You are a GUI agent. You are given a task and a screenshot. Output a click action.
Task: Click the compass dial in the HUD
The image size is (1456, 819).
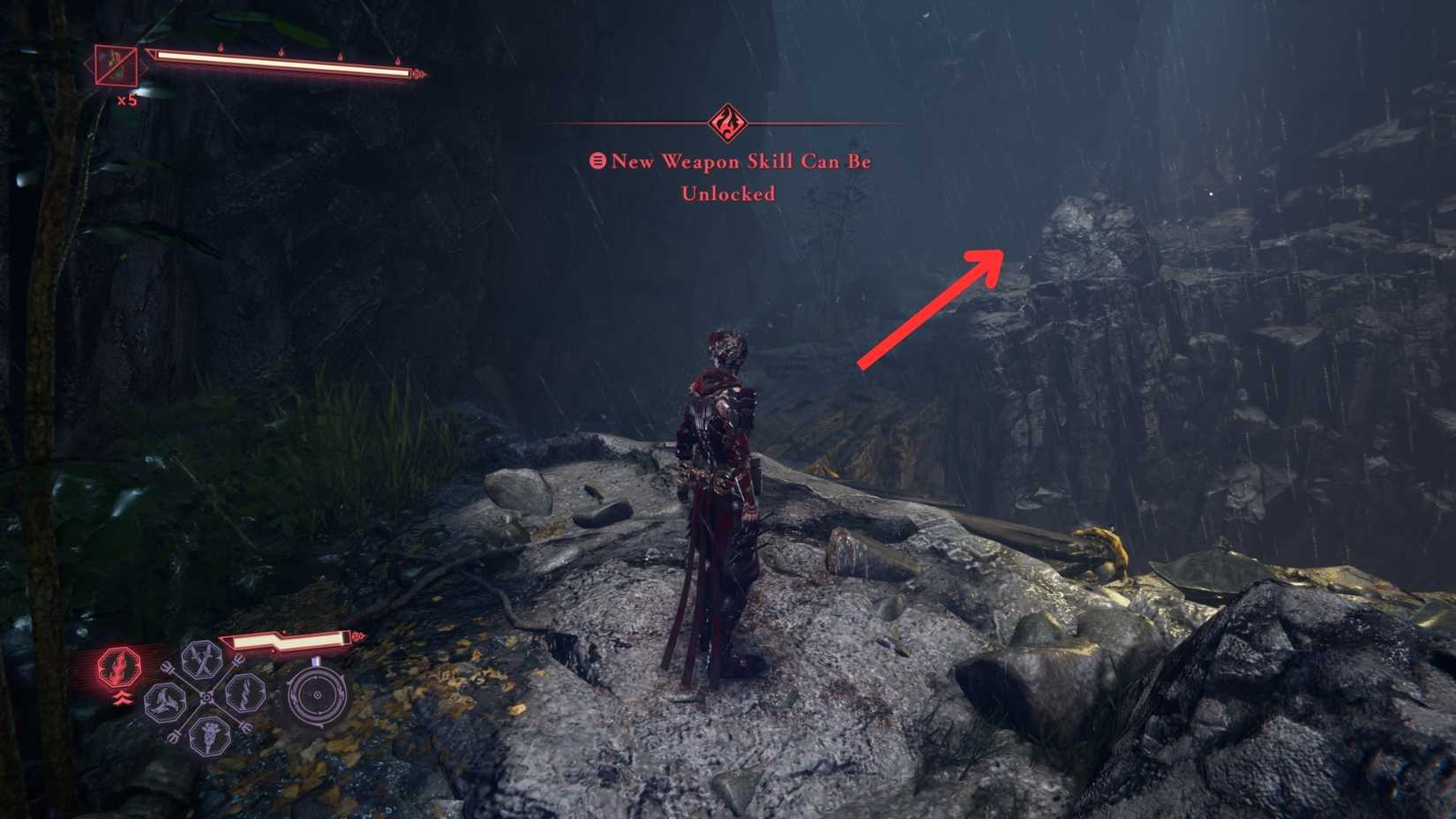[317, 695]
